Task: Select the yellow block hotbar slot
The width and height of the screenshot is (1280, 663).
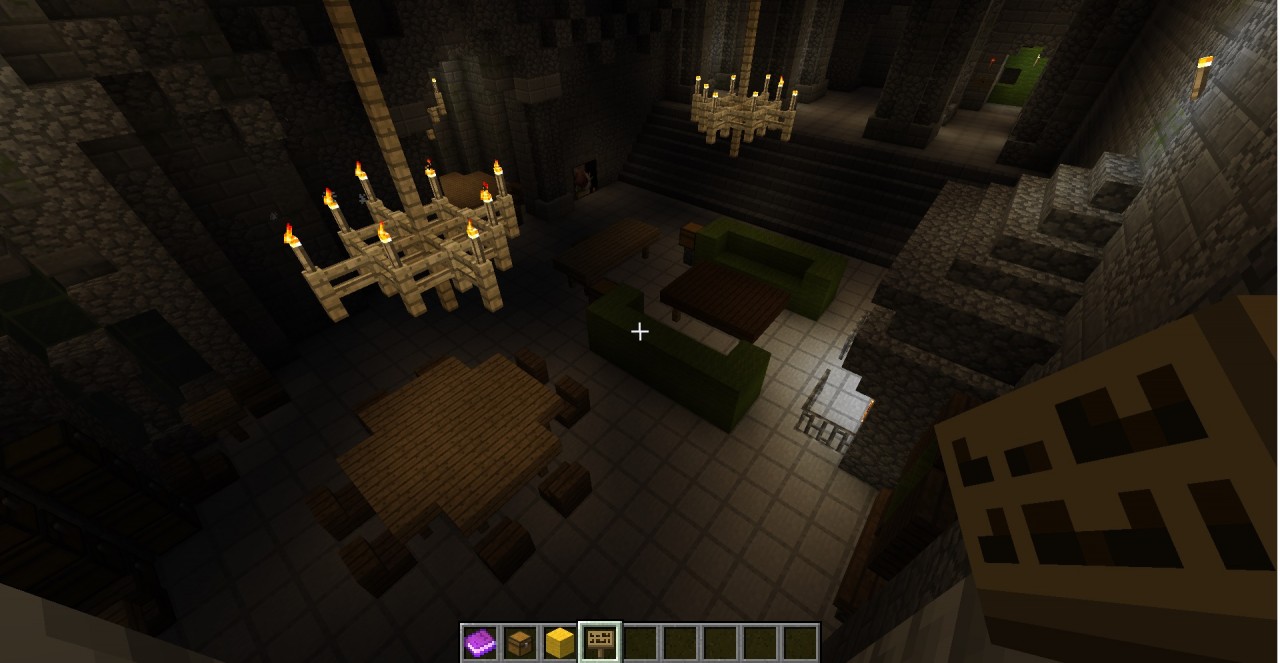Action: pos(560,643)
